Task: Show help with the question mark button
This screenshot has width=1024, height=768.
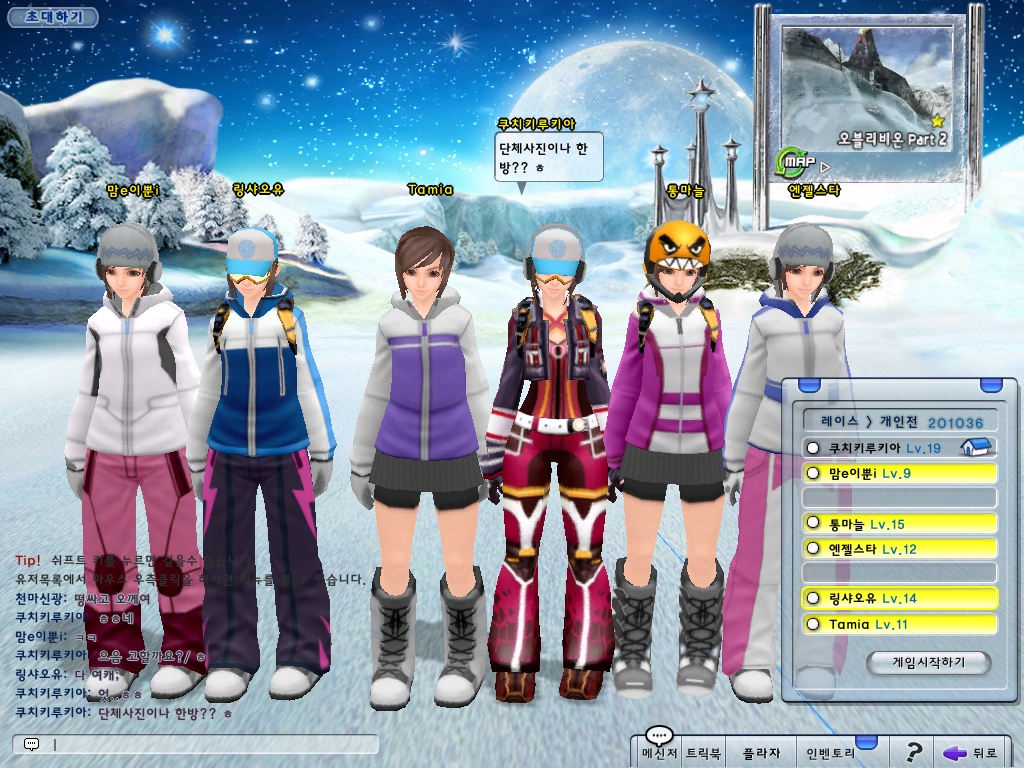Action: pyautogui.click(x=913, y=752)
